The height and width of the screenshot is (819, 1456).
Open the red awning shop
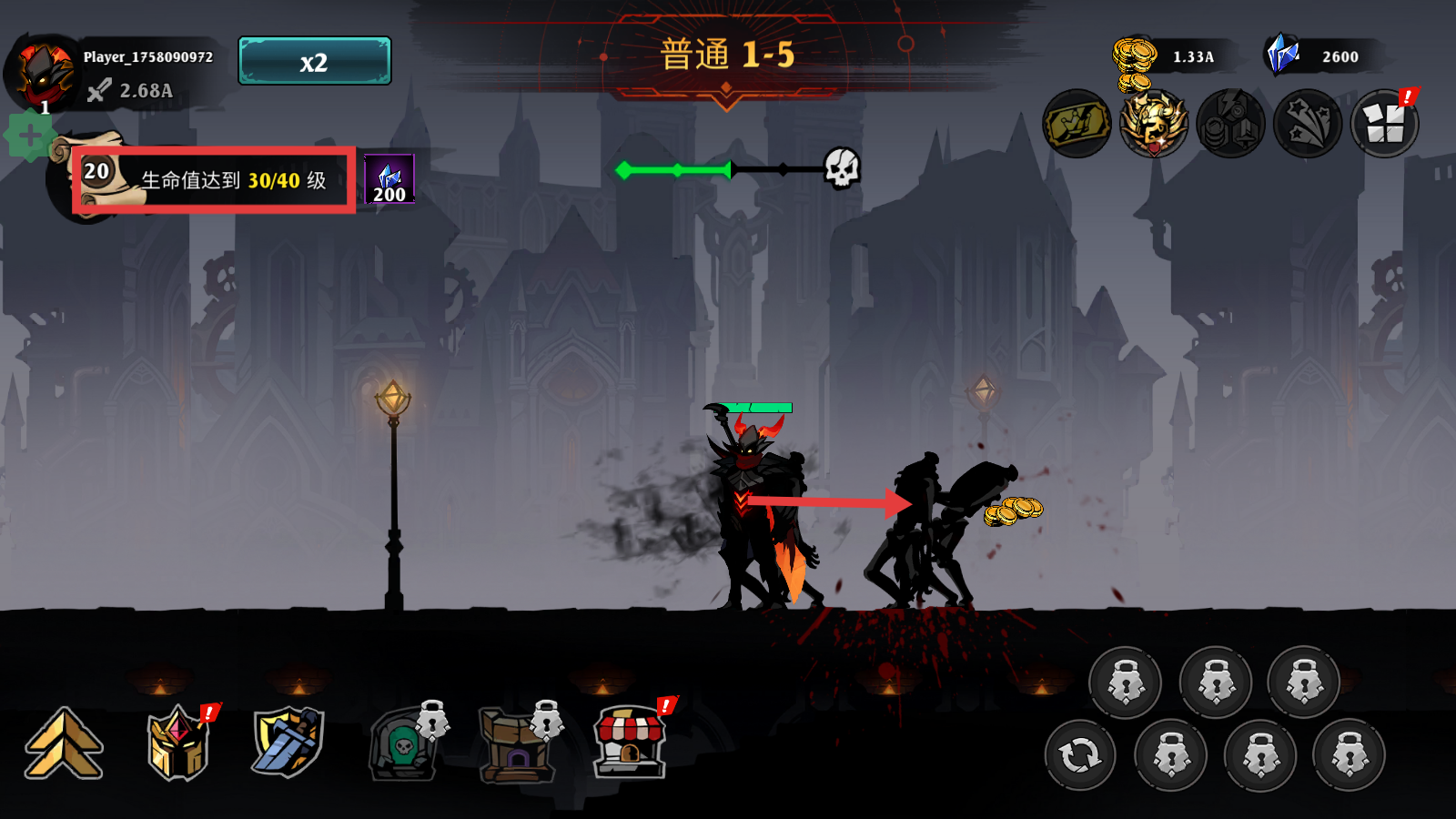coord(629,743)
